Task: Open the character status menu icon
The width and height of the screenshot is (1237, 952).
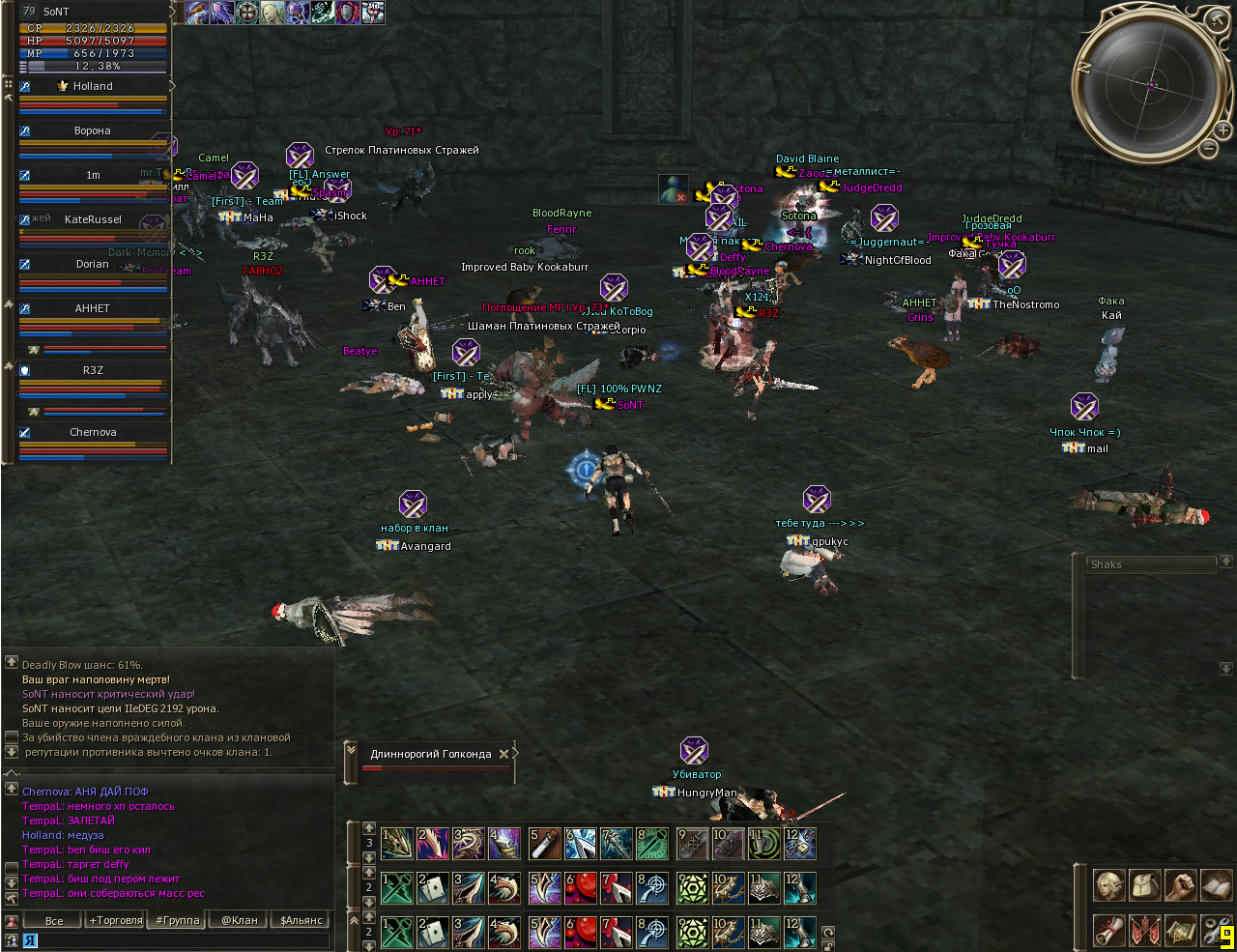Action: pos(1108,885)
